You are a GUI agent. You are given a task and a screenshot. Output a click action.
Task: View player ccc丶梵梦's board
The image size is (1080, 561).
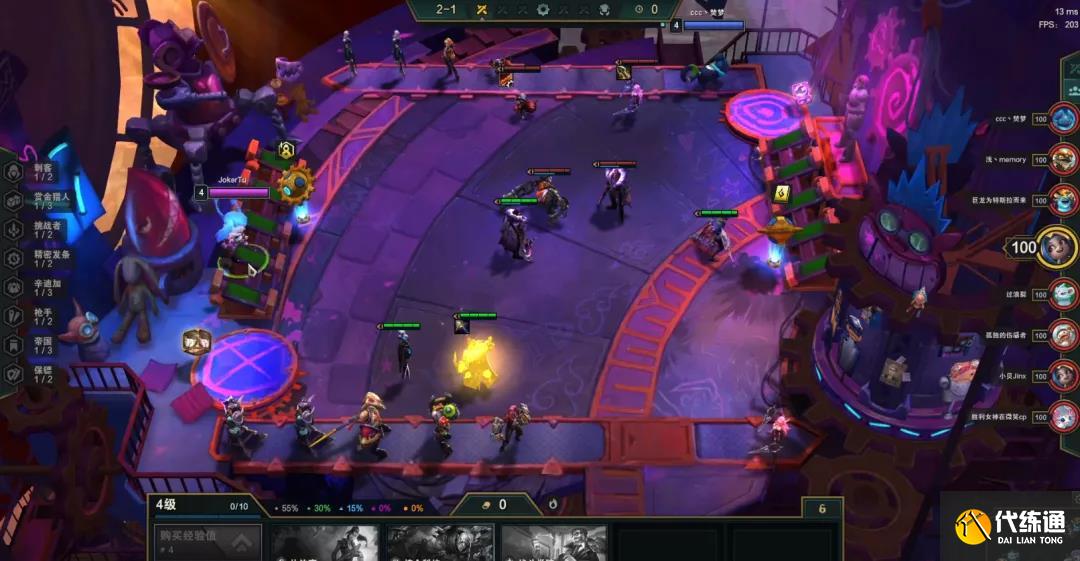pyautogui.click(x=1064, y=120)
